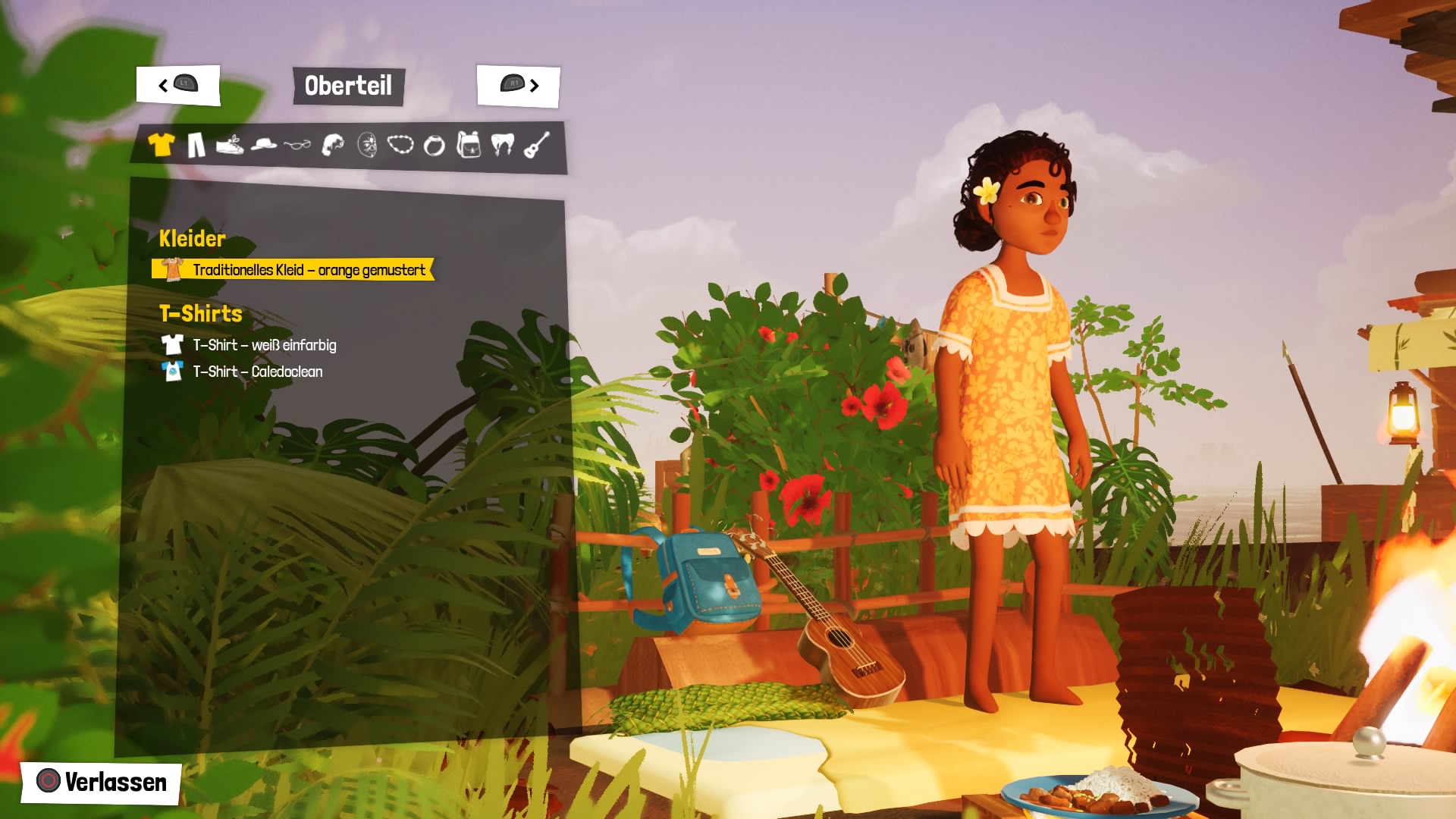Select the yellow T-shirt top category
This screenshot has height=819, width=1456.
click(161, 144)
